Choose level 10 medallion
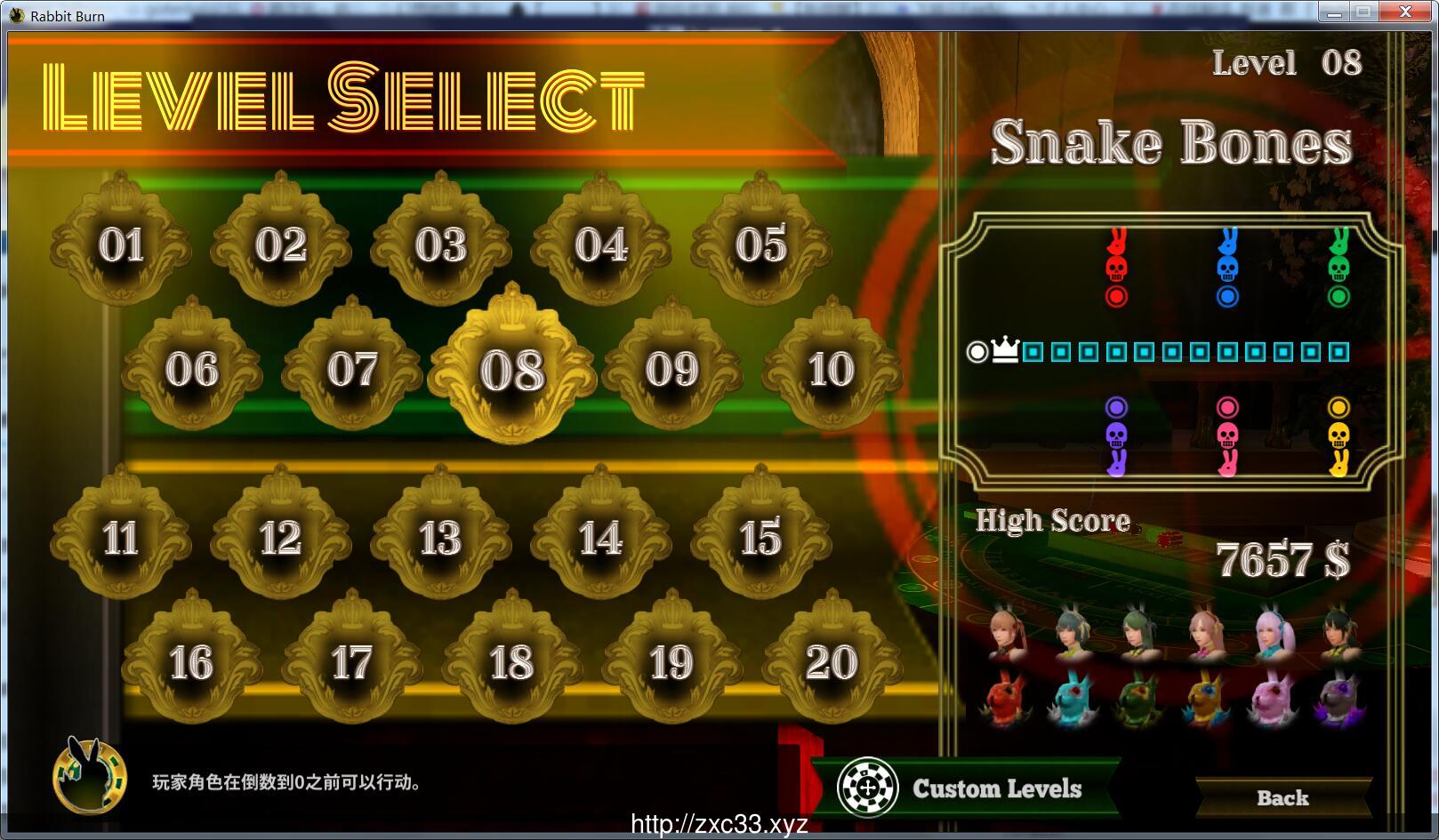The width and height of the screenshot is (1439, 840). tap(832, 369)
